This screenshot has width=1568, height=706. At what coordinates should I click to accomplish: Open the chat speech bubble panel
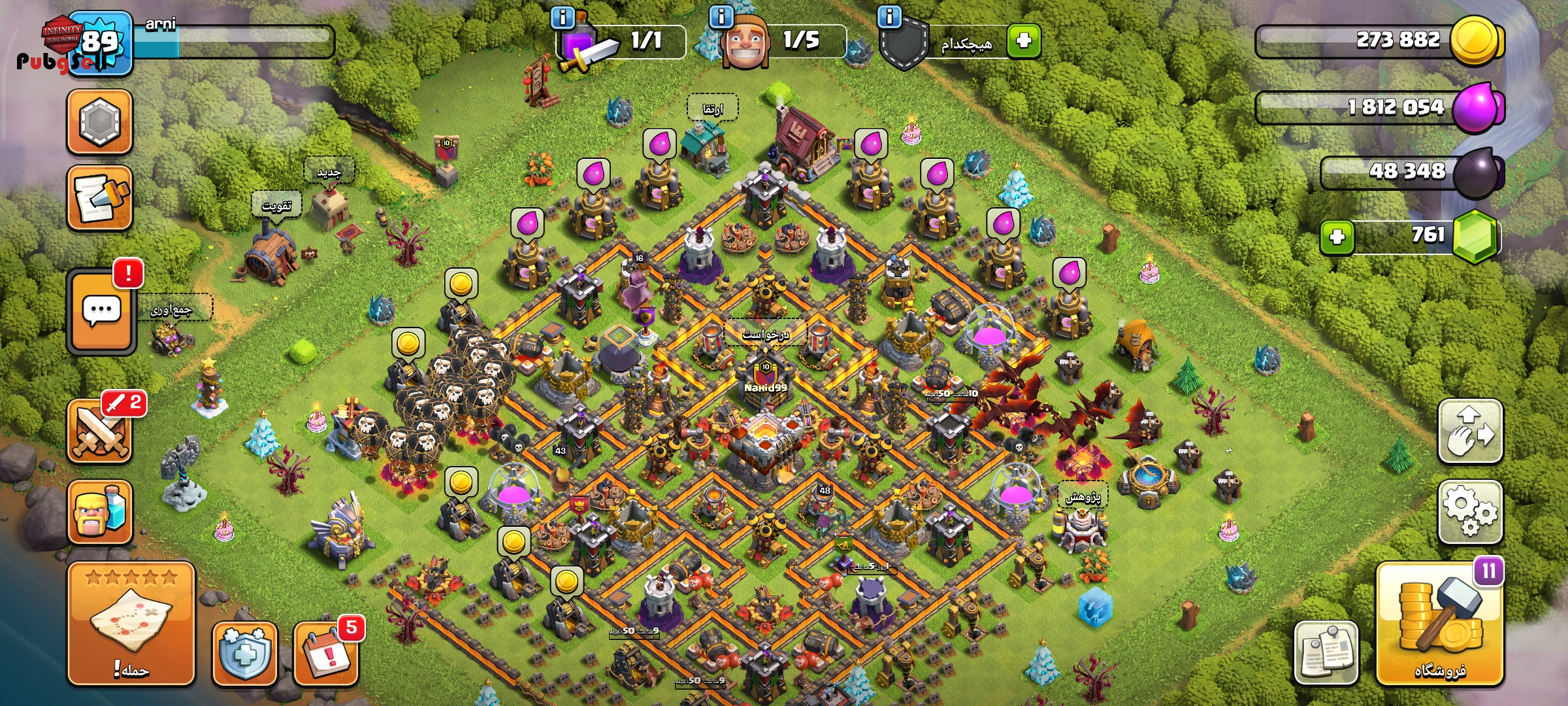101,312
